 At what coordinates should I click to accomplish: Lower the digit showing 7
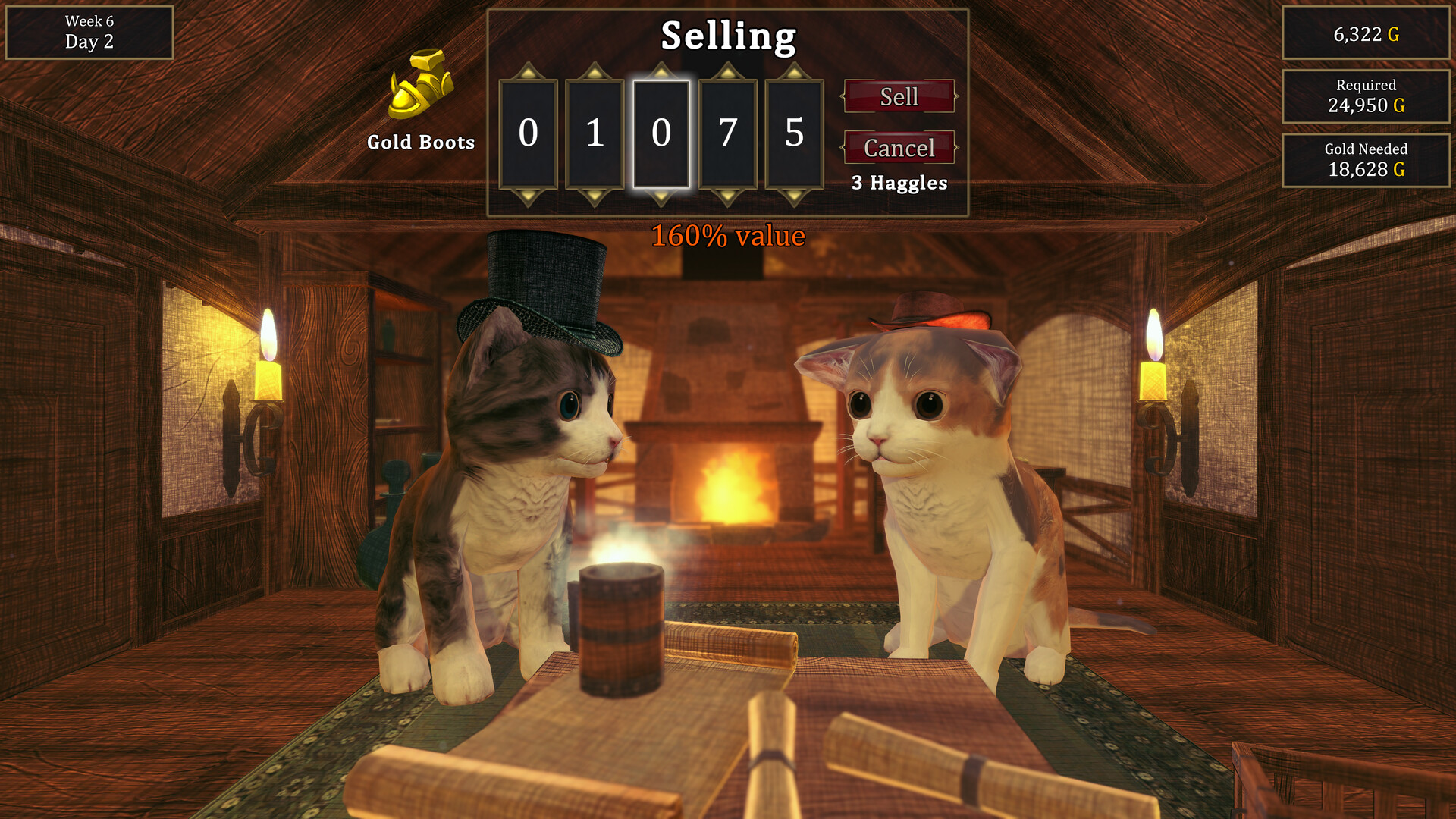click(729, 197)
